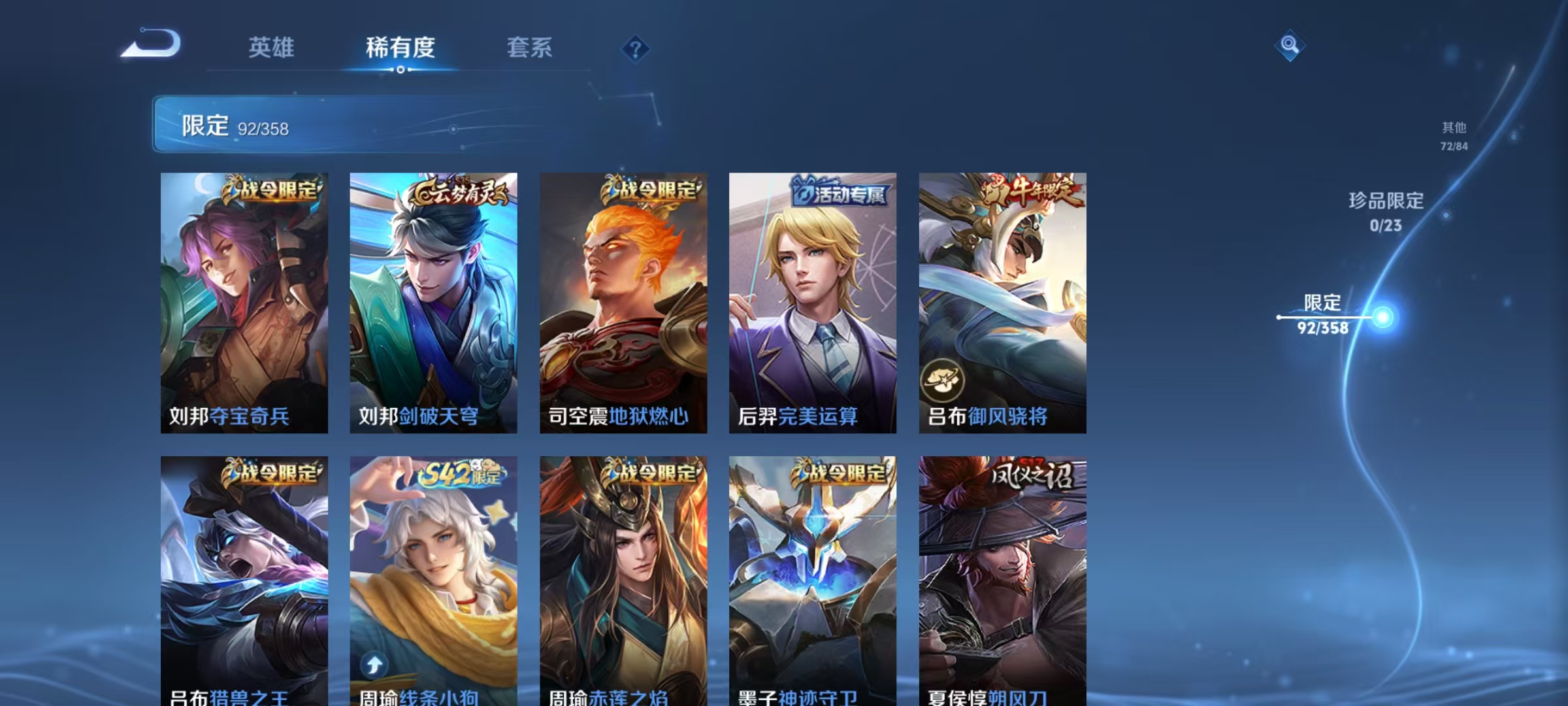Open search with the magnifier icon
The width and height of the screenshot is (1568, 706).
click(1289, 46)
